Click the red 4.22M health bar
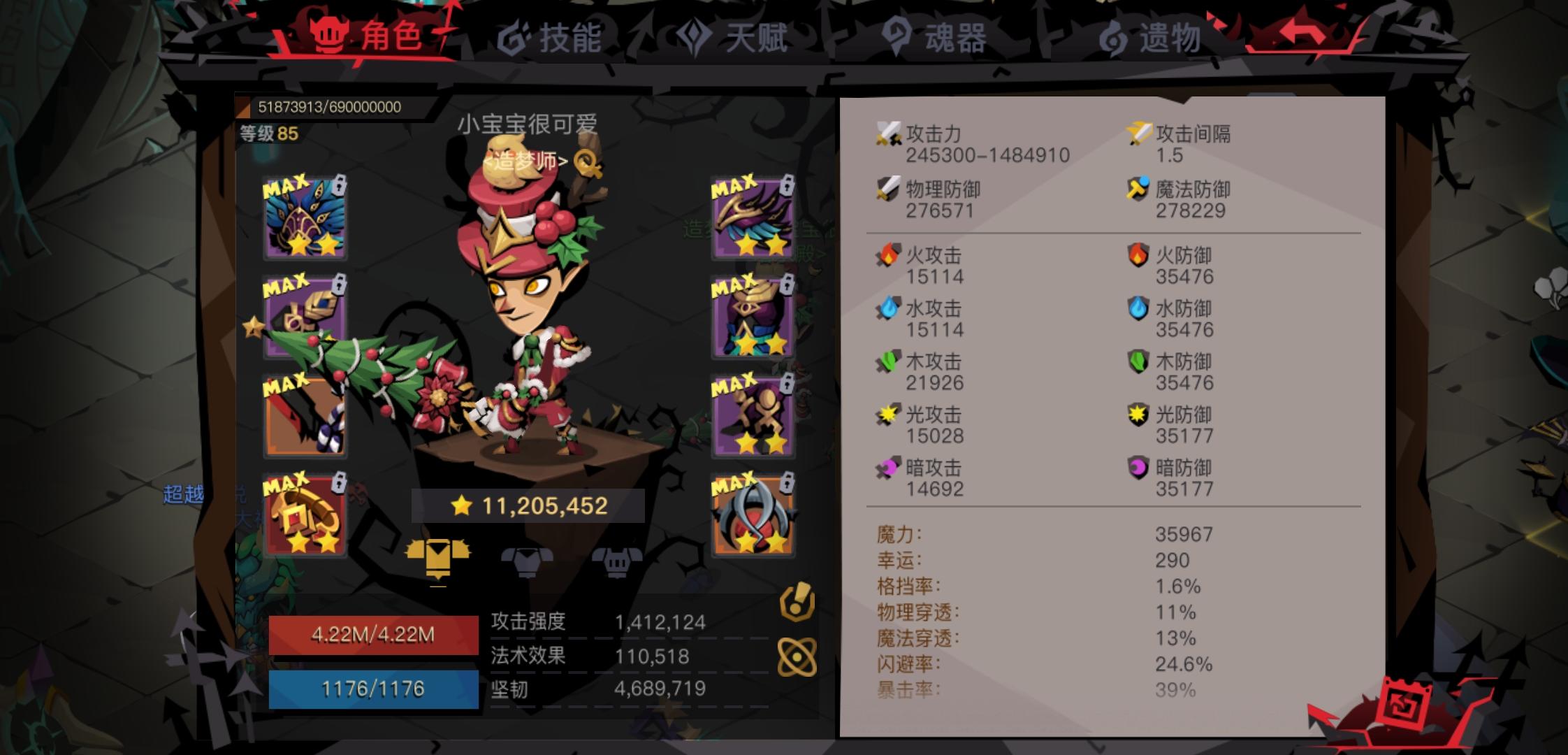1568x755 pixels. coord(372,635)
